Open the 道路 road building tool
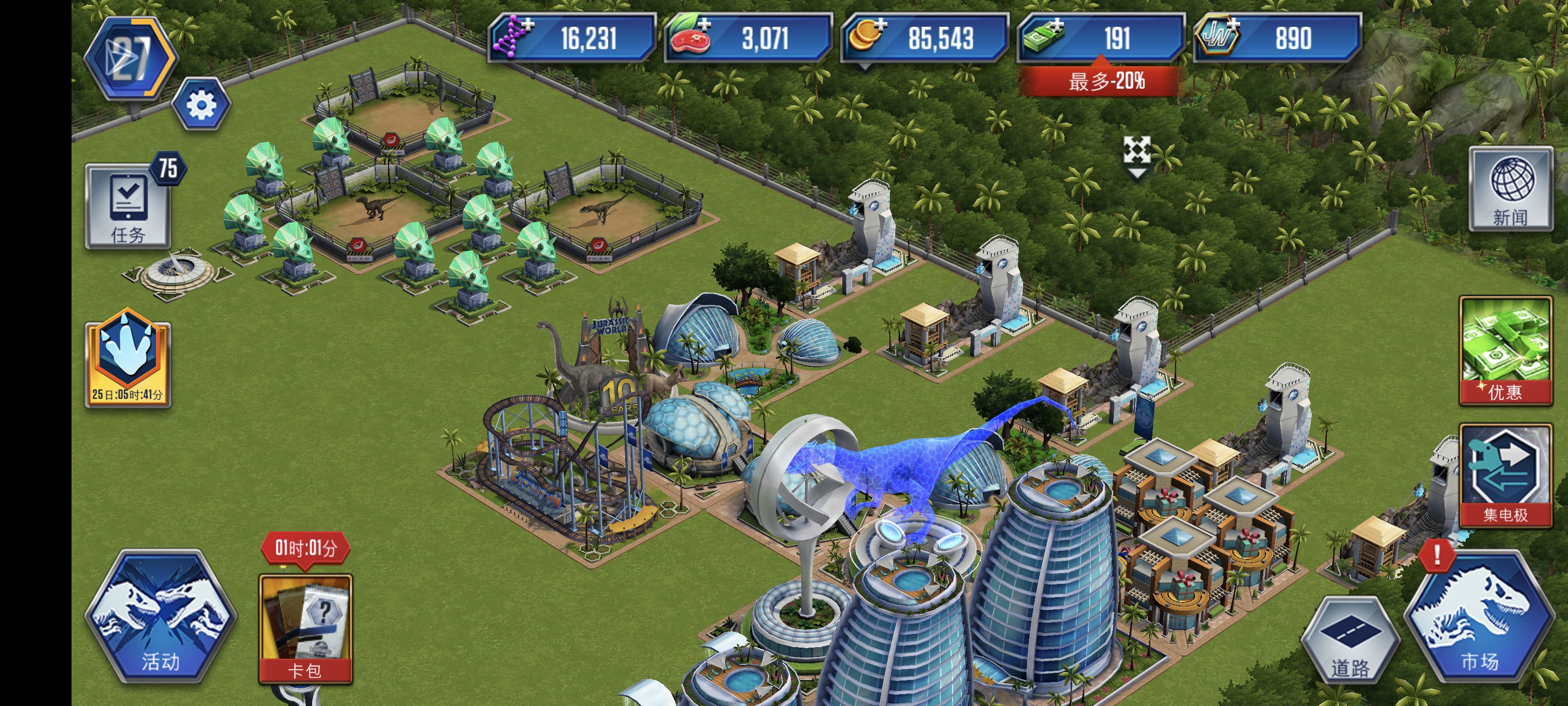This screenshot has height=706, width=1568. click(x=1349, y=640)
